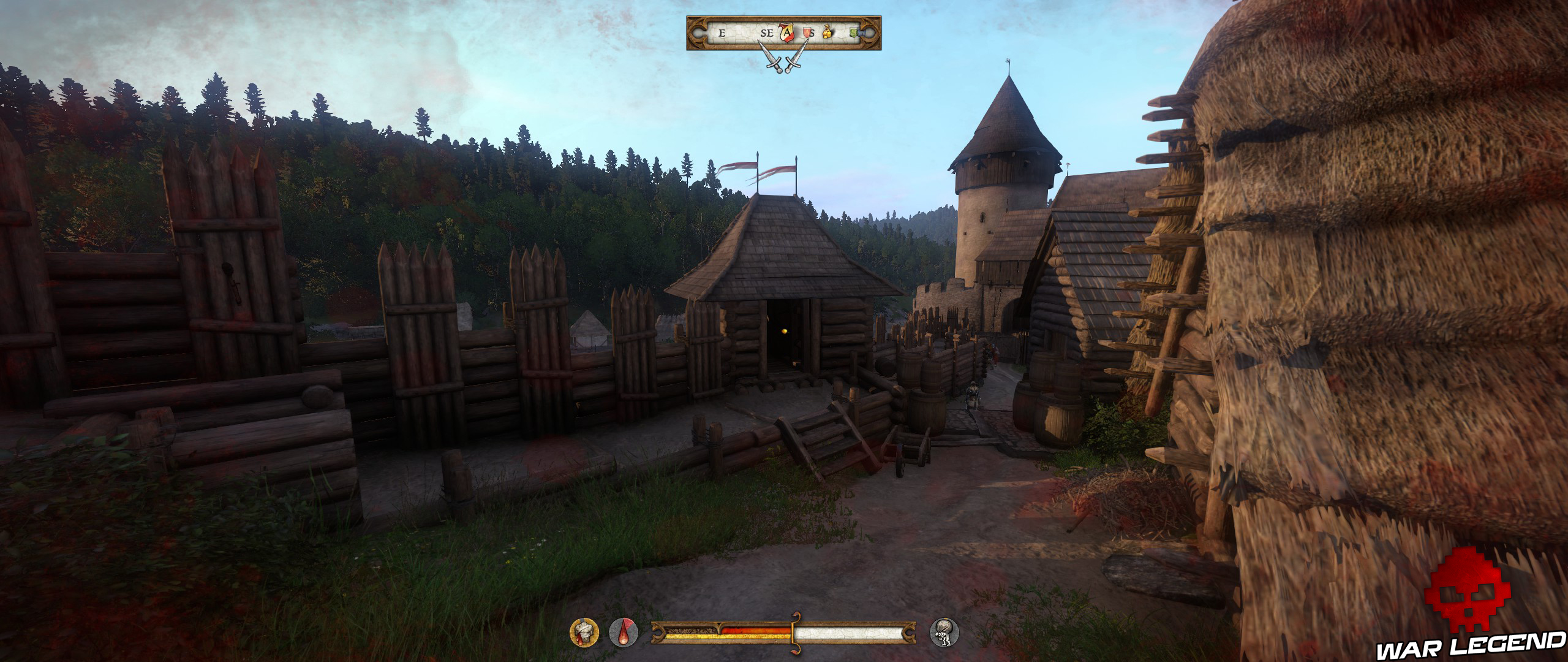
Task: Select the red-yellow quest A shield marker
Action: click(x=785, y=33)
